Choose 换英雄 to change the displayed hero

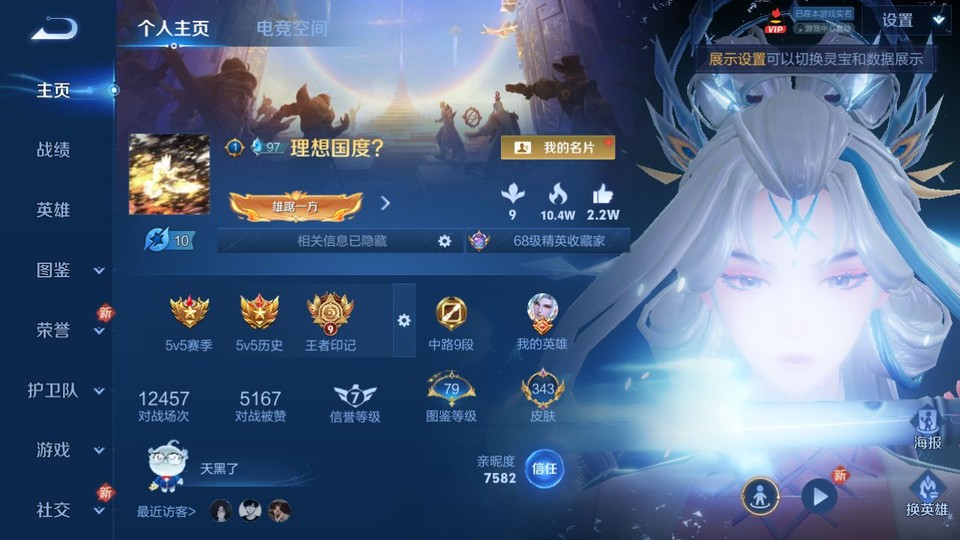pos(926,493)
